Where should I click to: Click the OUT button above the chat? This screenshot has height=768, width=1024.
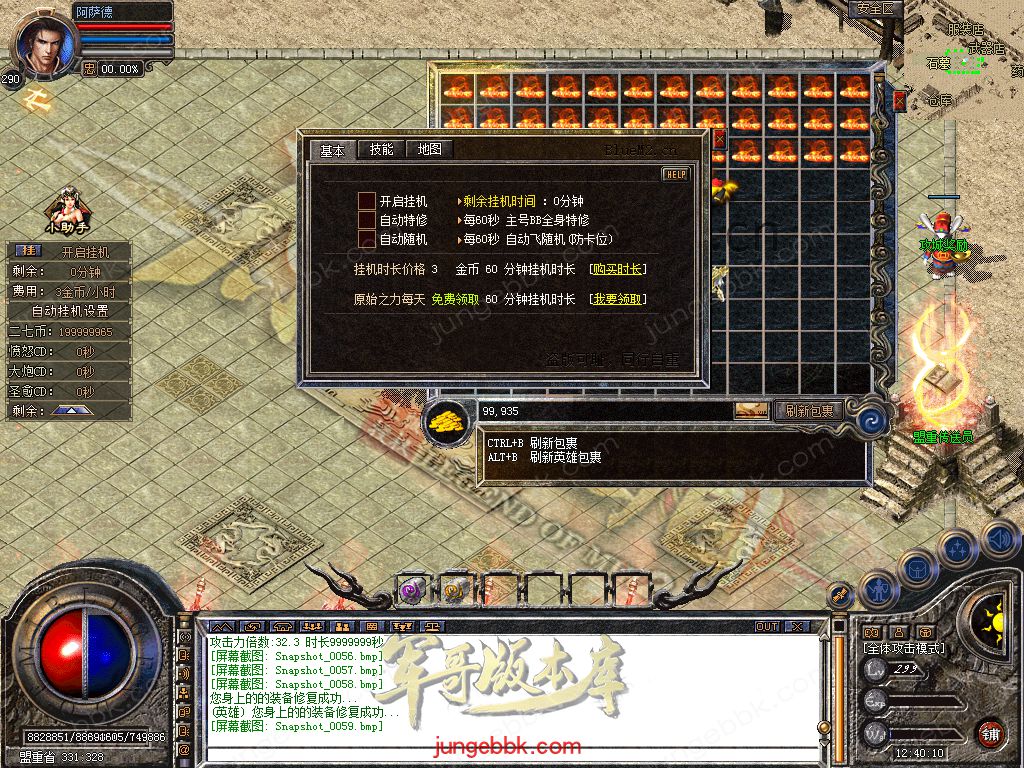coord(767,627)
